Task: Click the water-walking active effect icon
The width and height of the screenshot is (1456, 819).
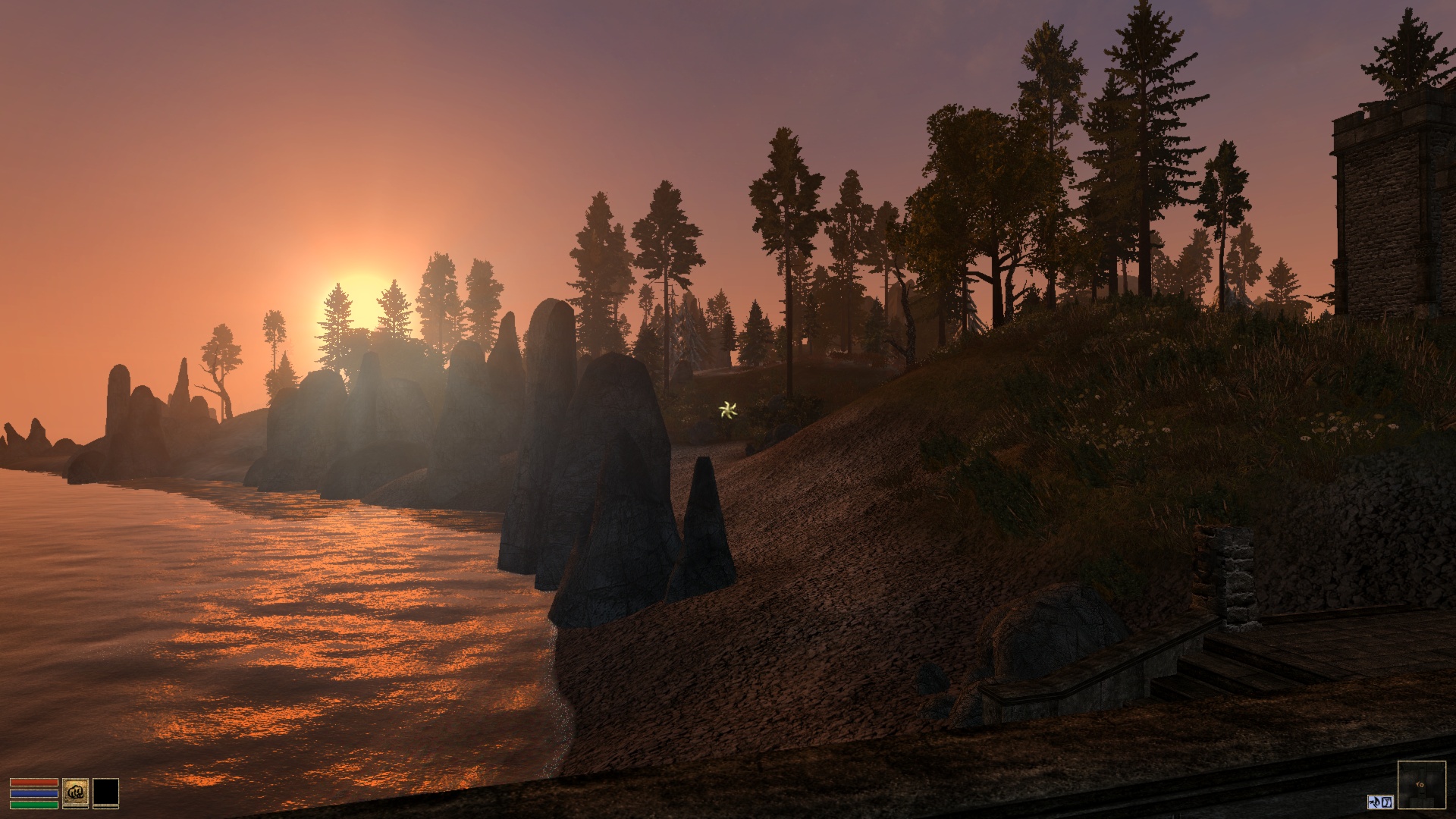Action: click(x=1374, y=802)
